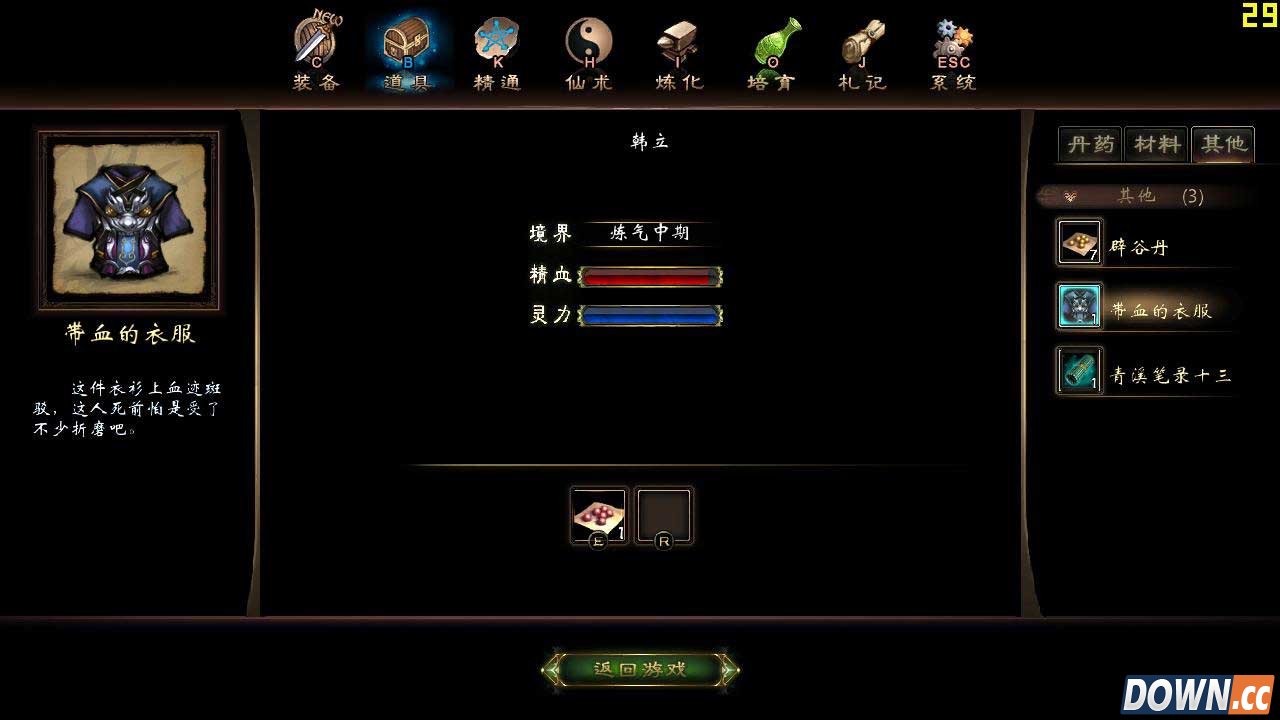Switch to the 丹药 tab

[1092, 145]
